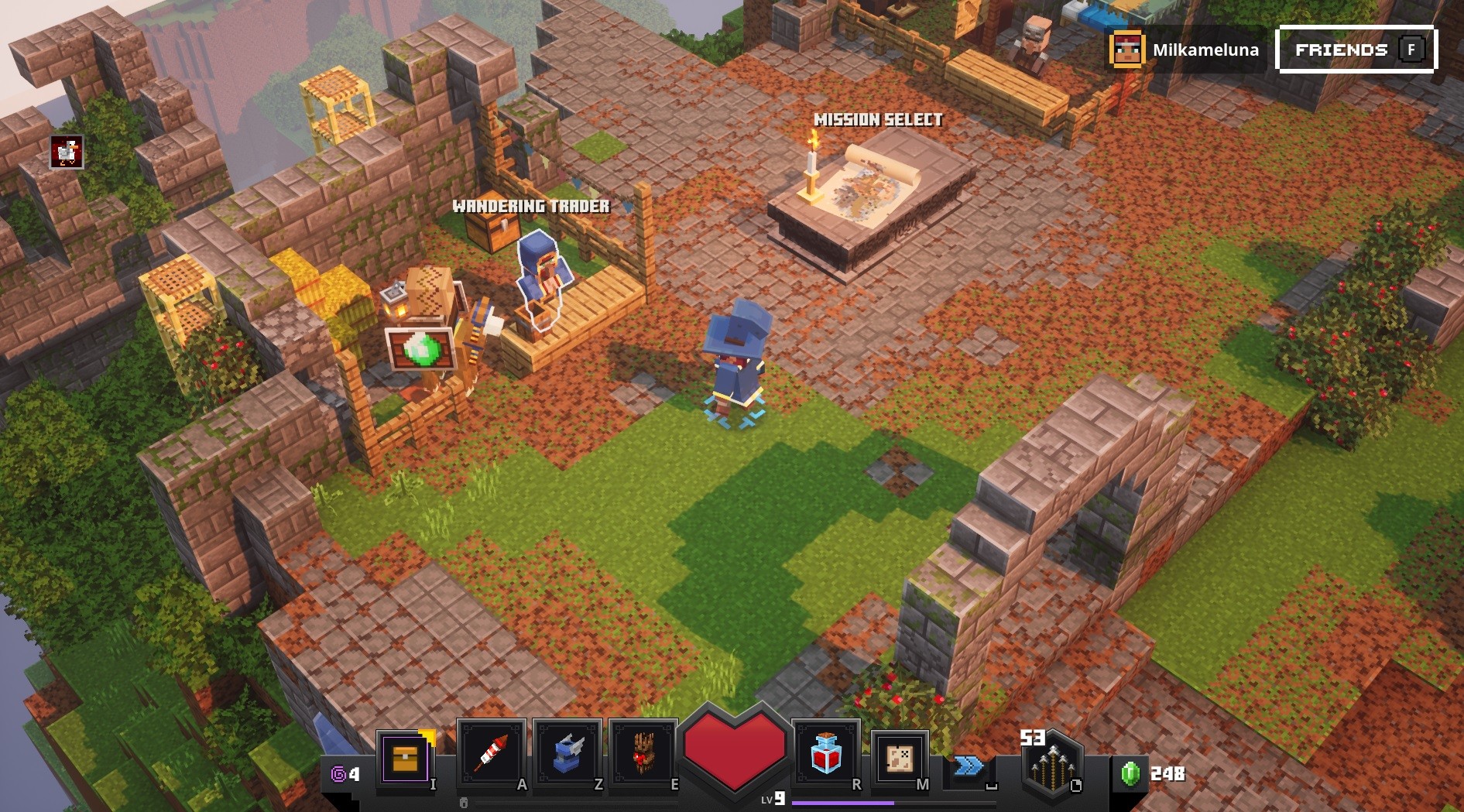
Task: Drink the red health potion
Action: pyautogui.click(x=825, y=754)
